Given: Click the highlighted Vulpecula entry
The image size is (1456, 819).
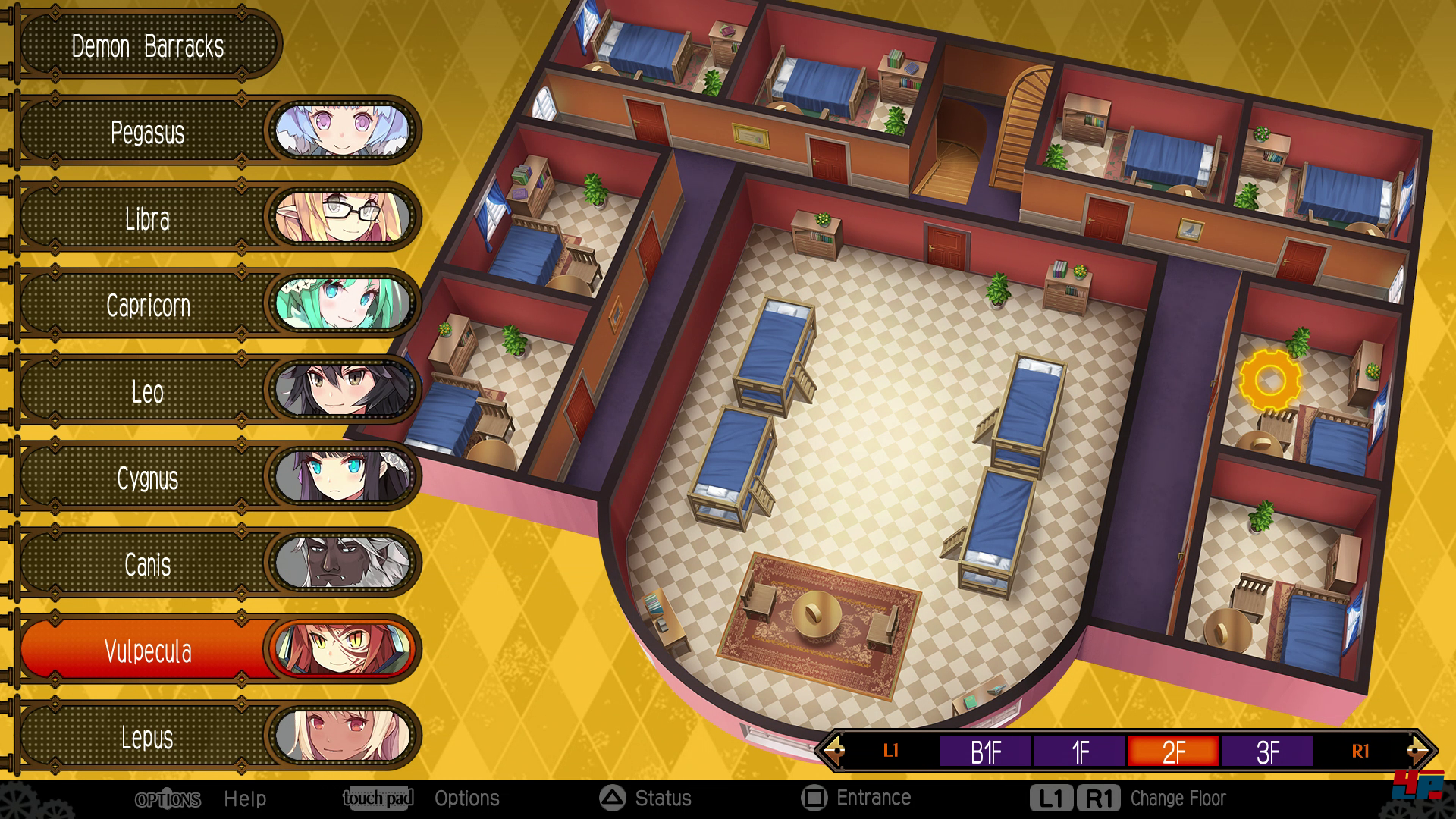Looking at the screenshot, I should click(x=148, y=651).
